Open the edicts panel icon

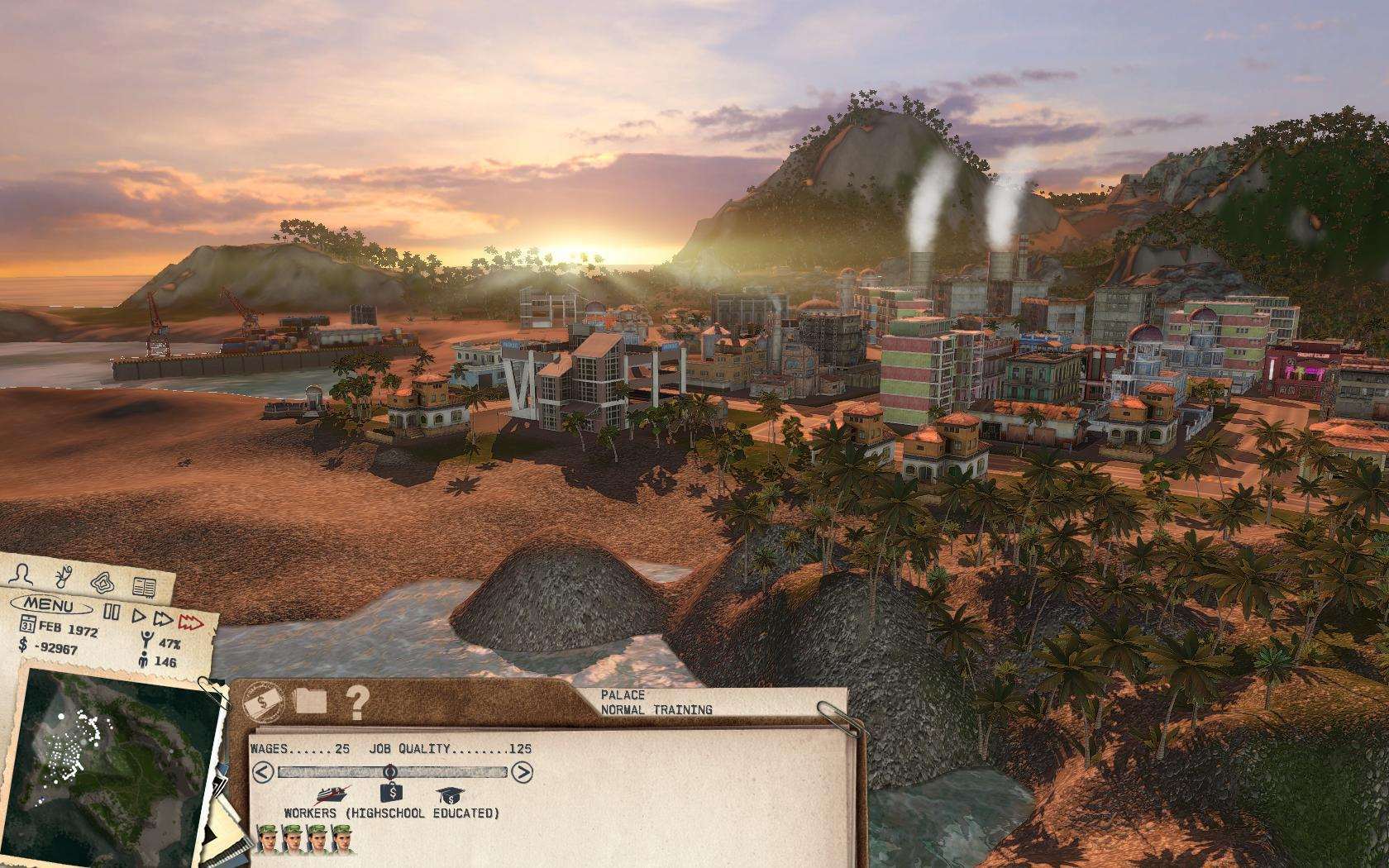pyautogui.click(x=64, y=576)
